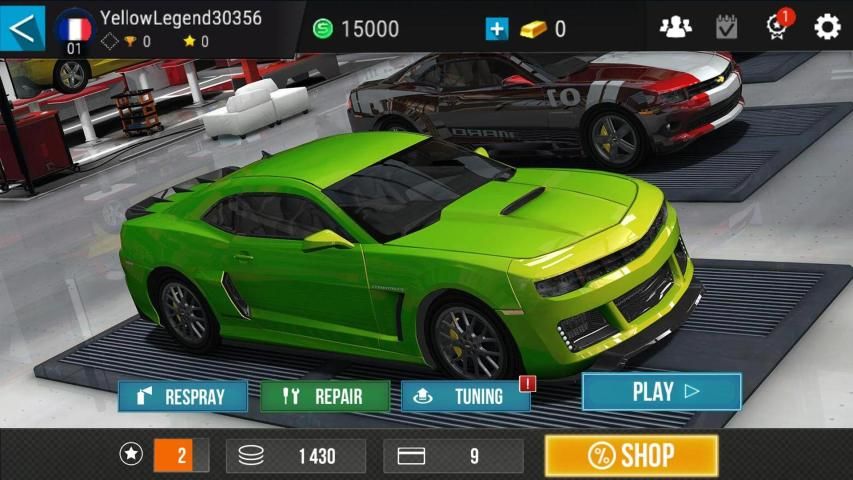Open the daily tasks calendar icon
Screen dimensions: 853x480
pos(727,28)
